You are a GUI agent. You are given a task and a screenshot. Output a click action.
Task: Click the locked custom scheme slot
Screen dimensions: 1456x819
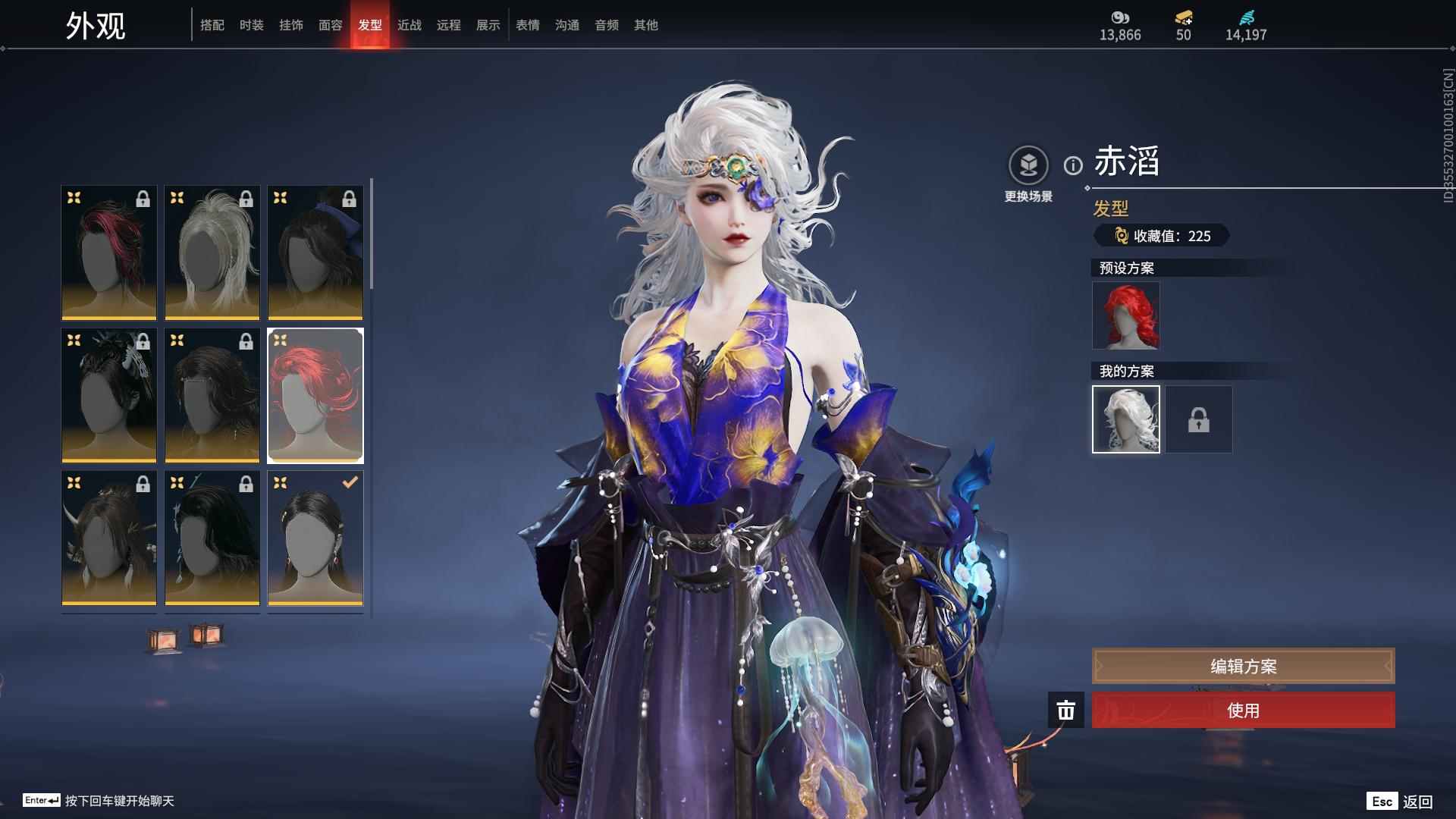point(1199,419)
